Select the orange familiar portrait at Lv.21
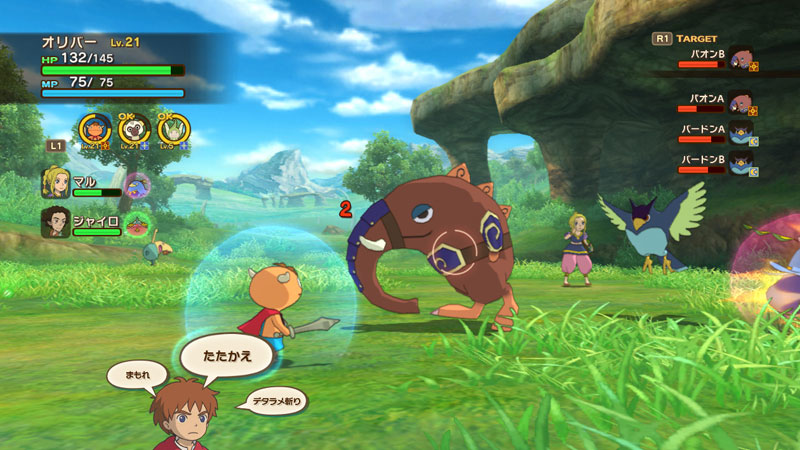Image resolution: width=800 pixels, height=450 pixels. coord(97,130)
